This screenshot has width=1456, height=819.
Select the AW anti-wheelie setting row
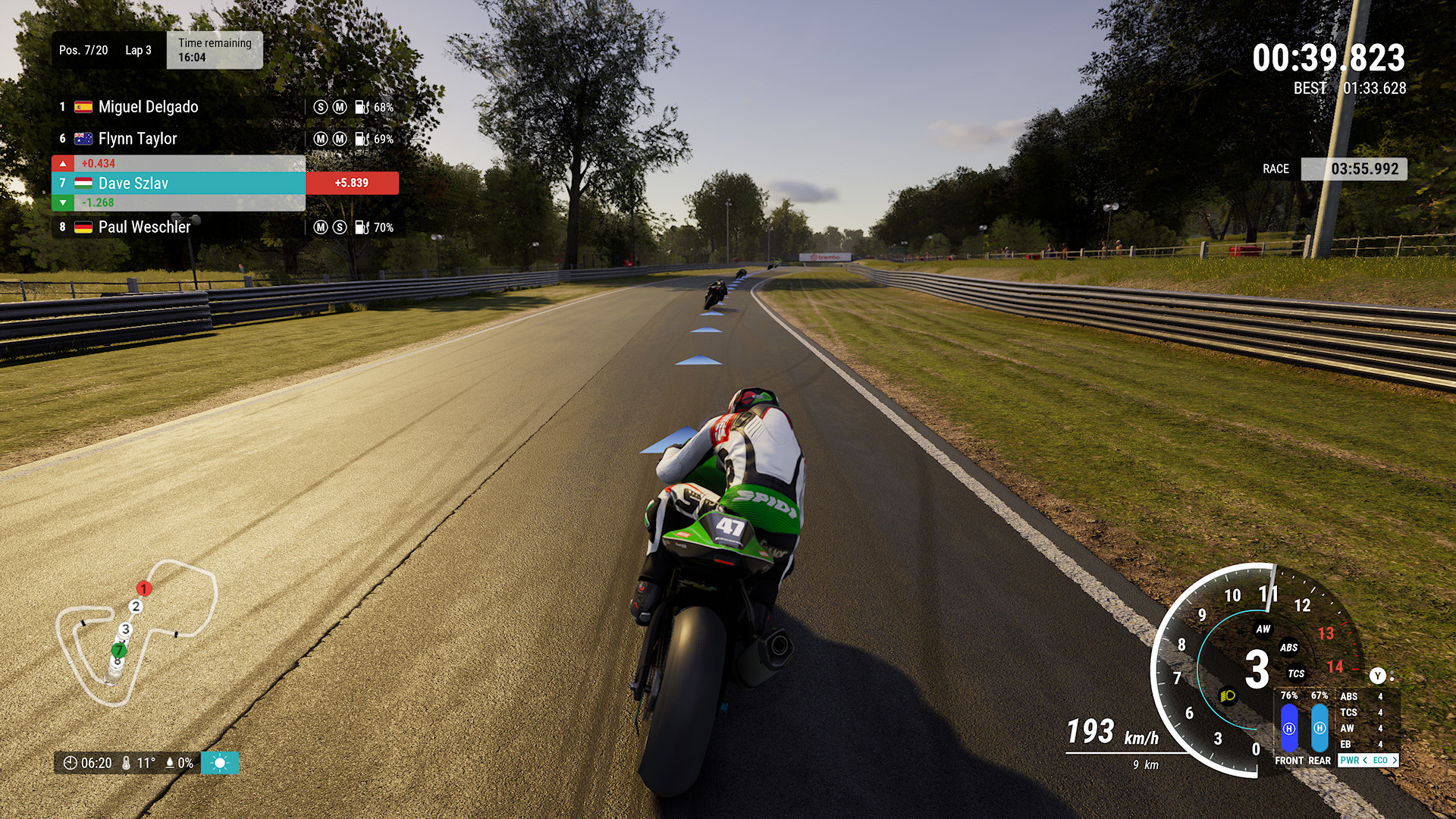pyautogui.click(x=1362, y=728)
